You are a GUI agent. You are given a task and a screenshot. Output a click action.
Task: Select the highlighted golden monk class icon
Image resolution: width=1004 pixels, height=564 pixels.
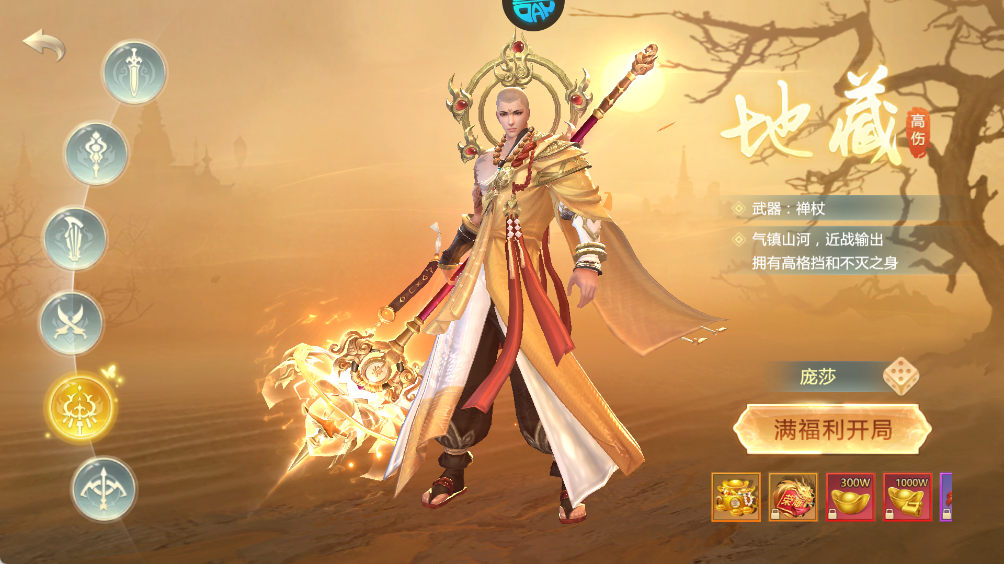click(81, 407)
